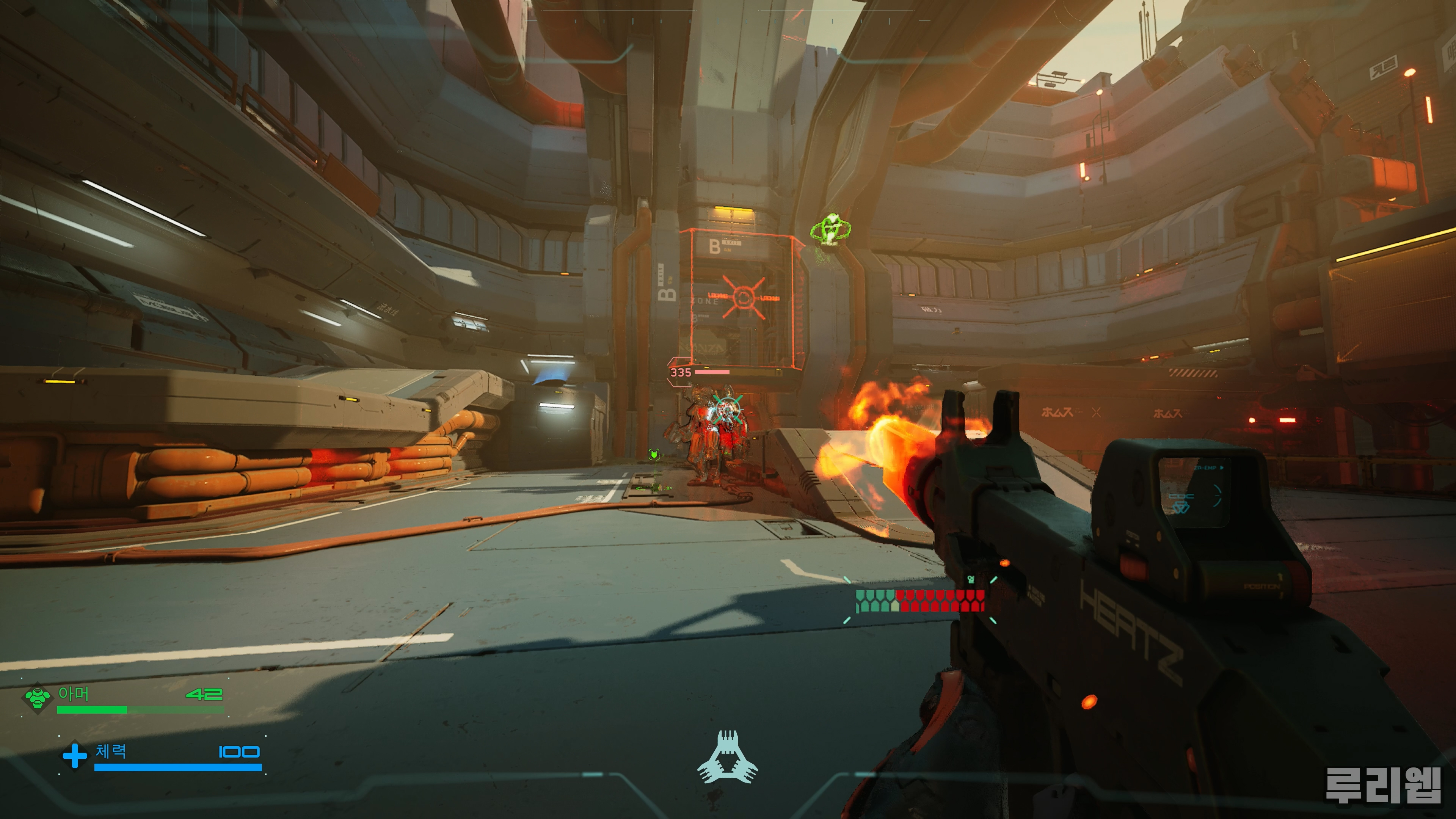Click the blue health cross icon
The height and width of the screenshot is (819, 1456).
[74, 756]
